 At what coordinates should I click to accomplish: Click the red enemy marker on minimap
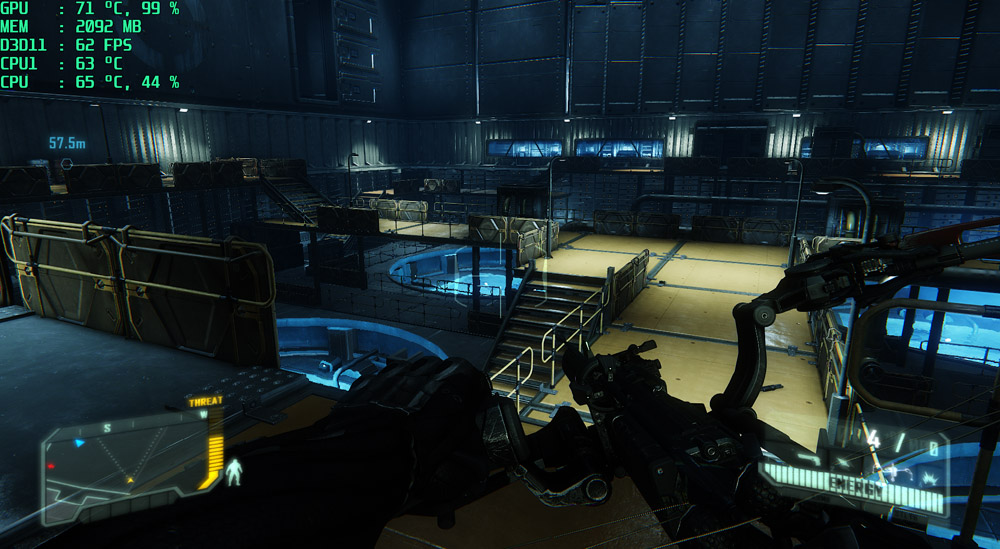click(51, 466)
